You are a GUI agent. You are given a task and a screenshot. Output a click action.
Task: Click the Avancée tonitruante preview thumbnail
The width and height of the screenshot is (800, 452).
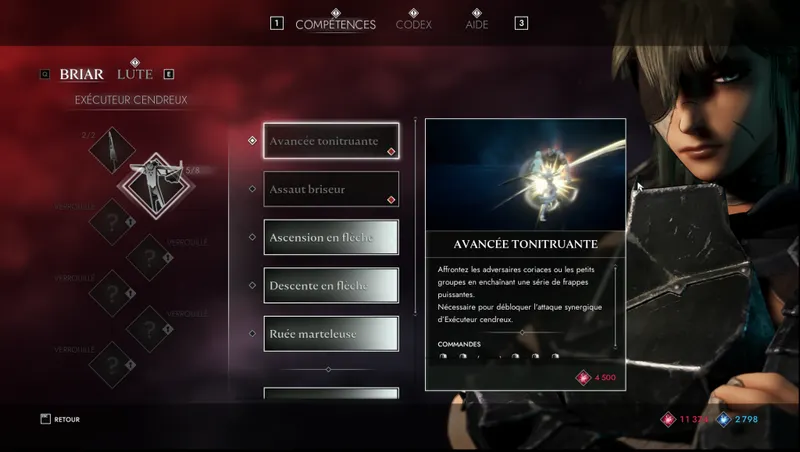526,176
